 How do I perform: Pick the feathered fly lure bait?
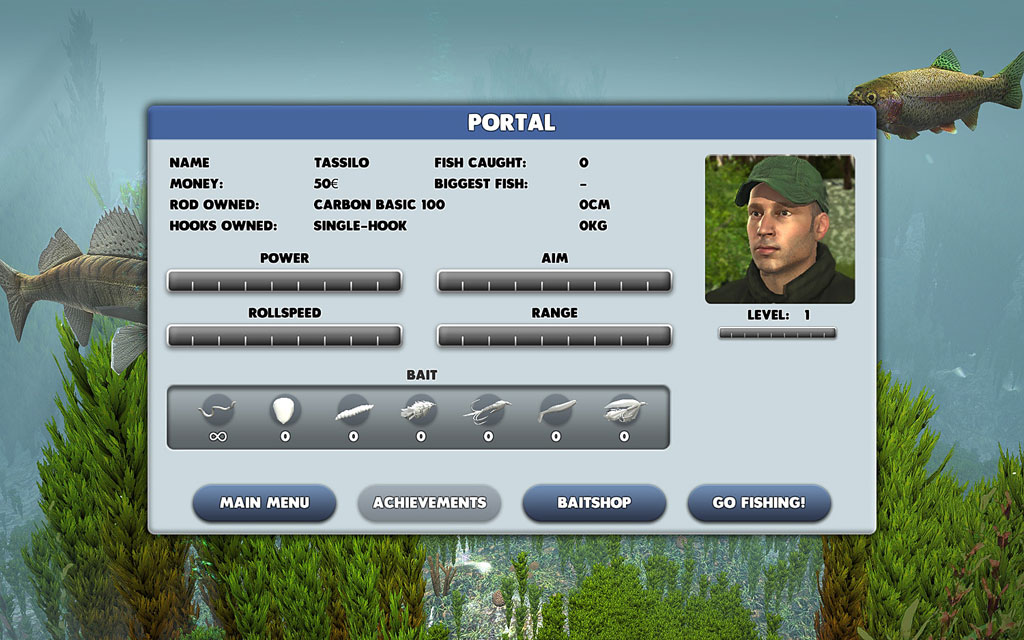pyautogui.click(x=624, y=410)
